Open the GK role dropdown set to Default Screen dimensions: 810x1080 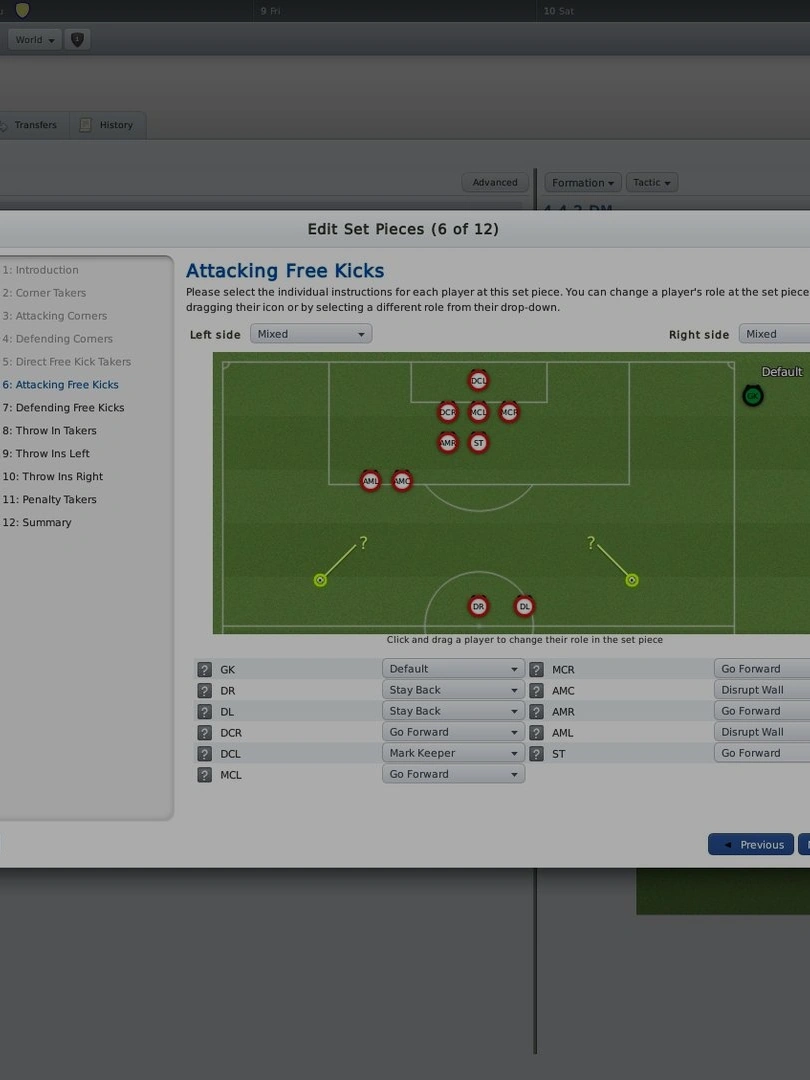pos(453,669)
